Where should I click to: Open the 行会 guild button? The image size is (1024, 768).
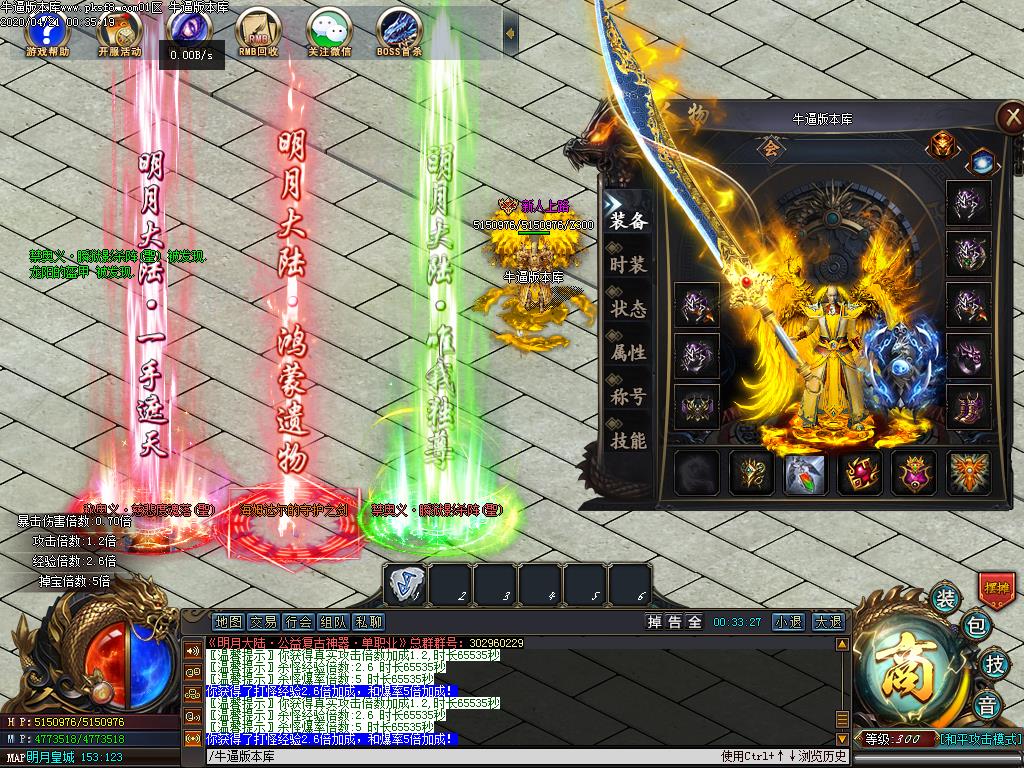tap(298, 622)
